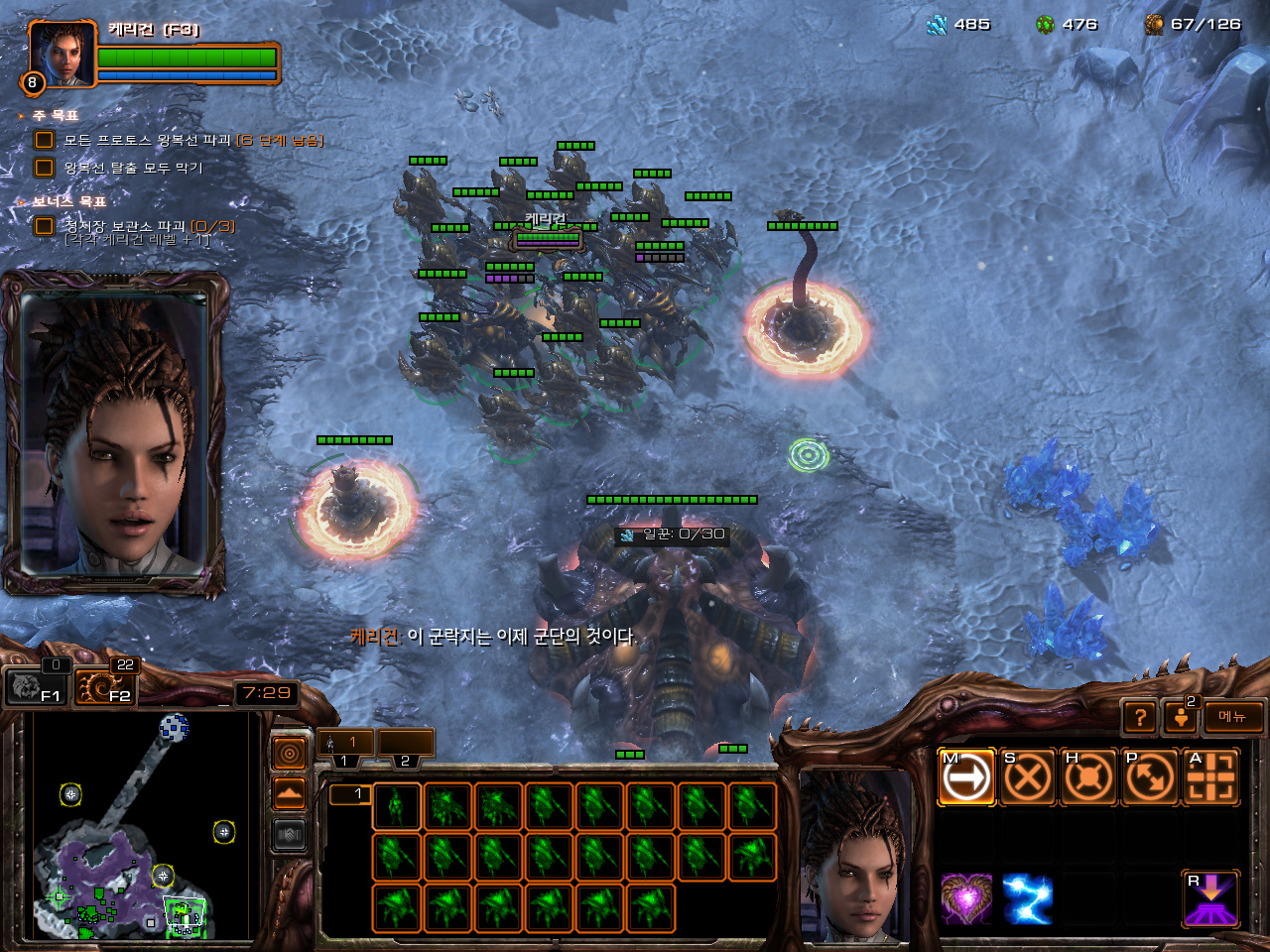Select all army units with F2 button
The image size is (1270, 952).
click(x=105, y=686)
